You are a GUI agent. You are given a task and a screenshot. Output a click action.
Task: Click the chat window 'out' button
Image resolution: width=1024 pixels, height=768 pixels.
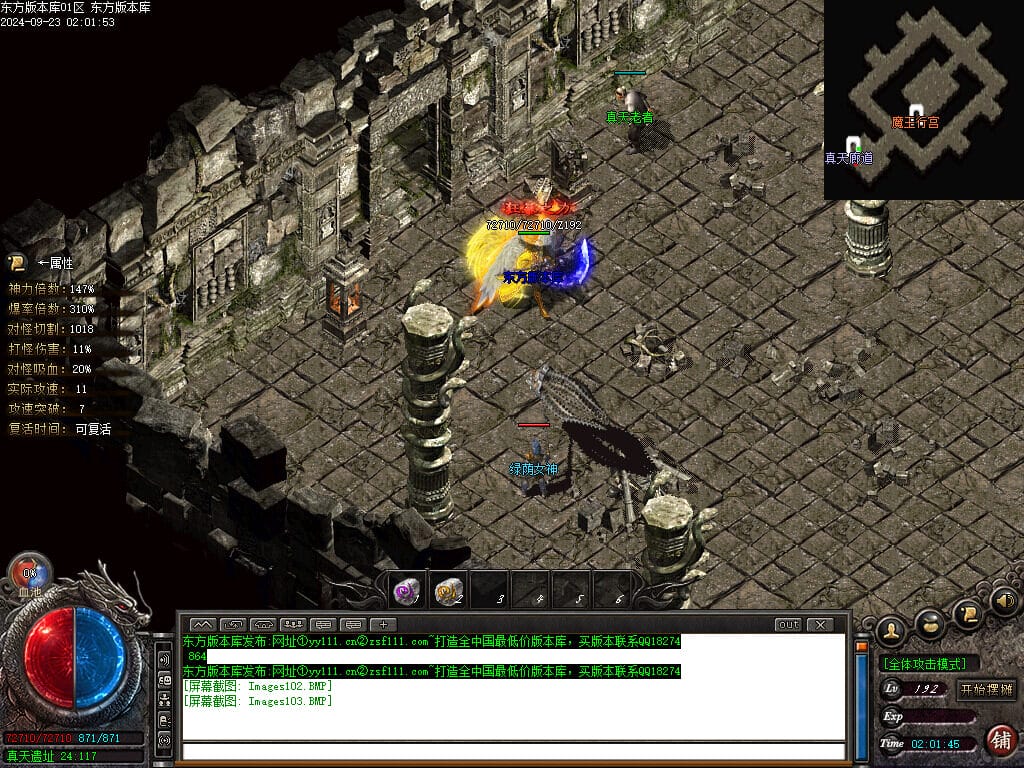tap(789, 625)
